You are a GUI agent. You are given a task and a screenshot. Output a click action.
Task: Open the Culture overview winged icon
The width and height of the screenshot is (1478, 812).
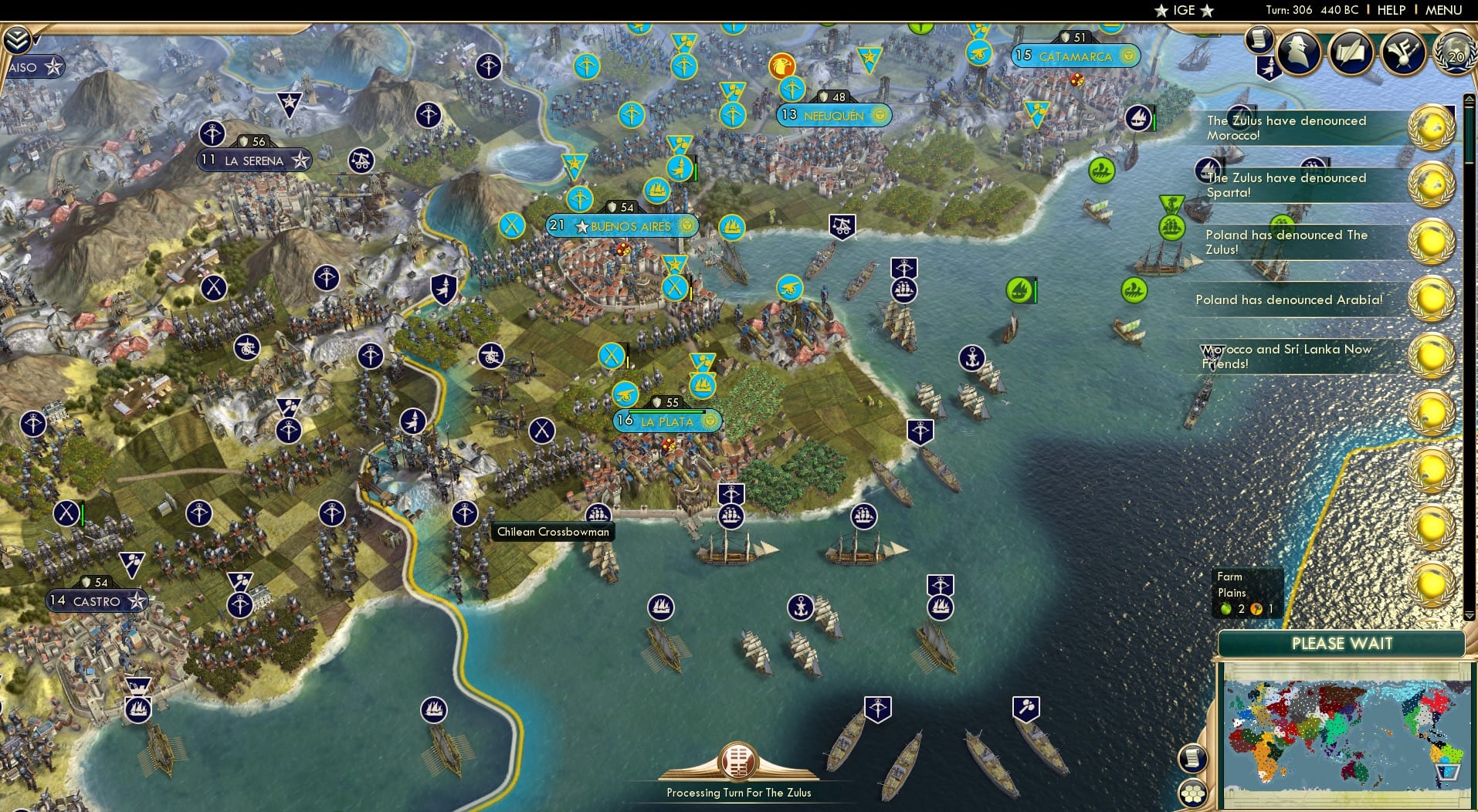[1404, 52]
